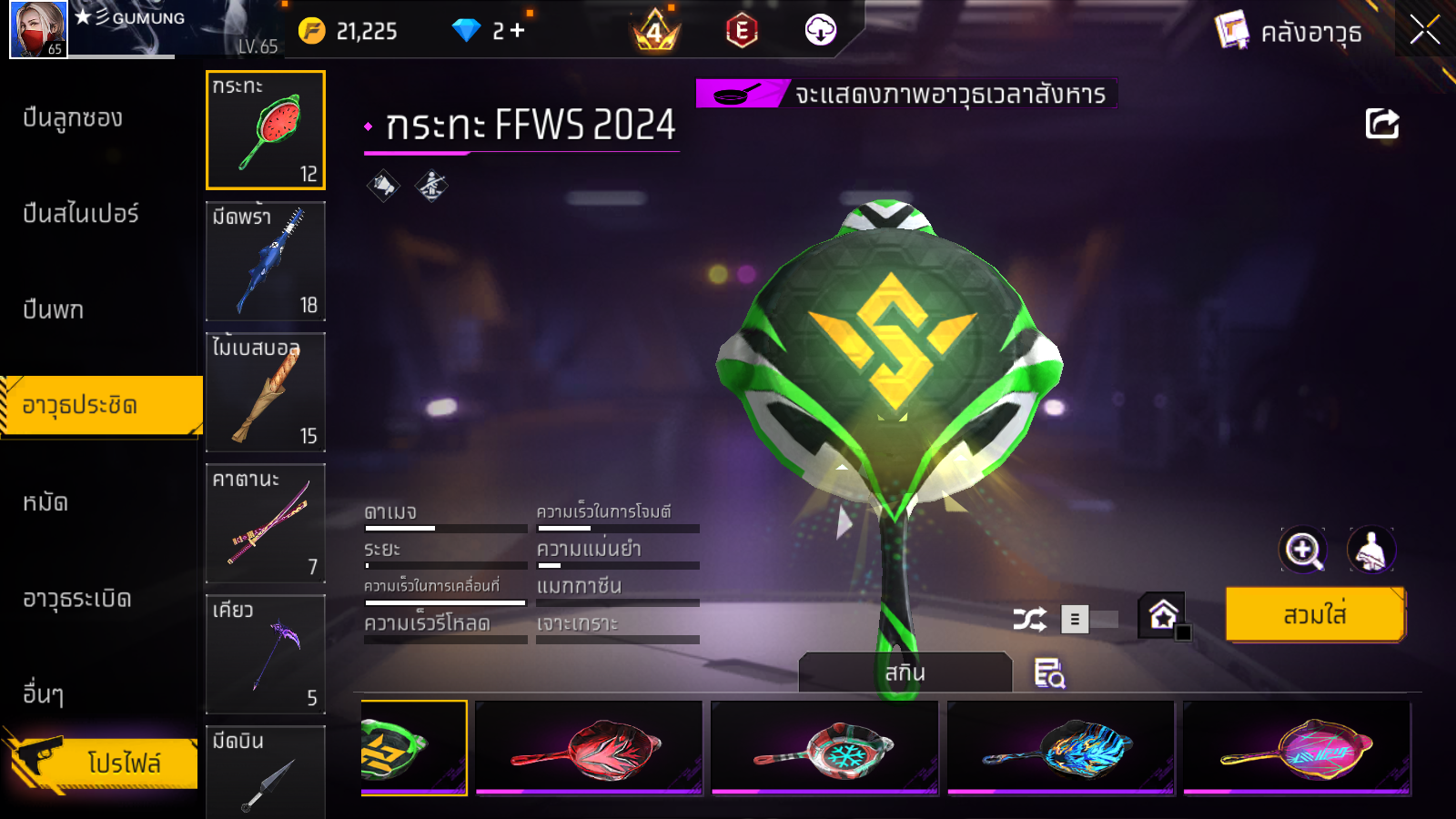Equip the skin with สวมใส่ button
1456x819 pixels.
[1314, 614]
